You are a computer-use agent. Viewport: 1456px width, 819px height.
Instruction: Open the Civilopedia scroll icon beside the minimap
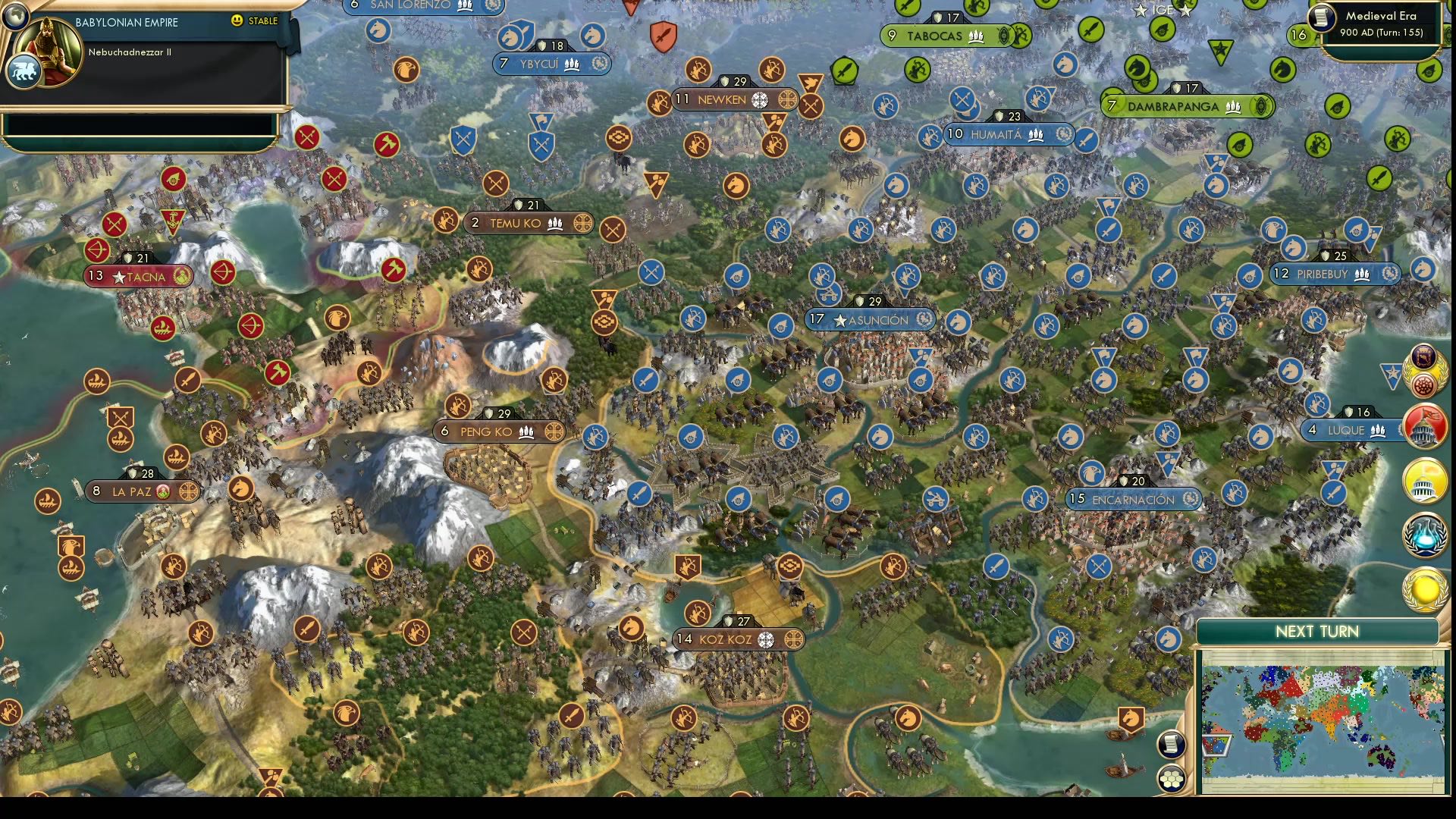[1172, 745]
